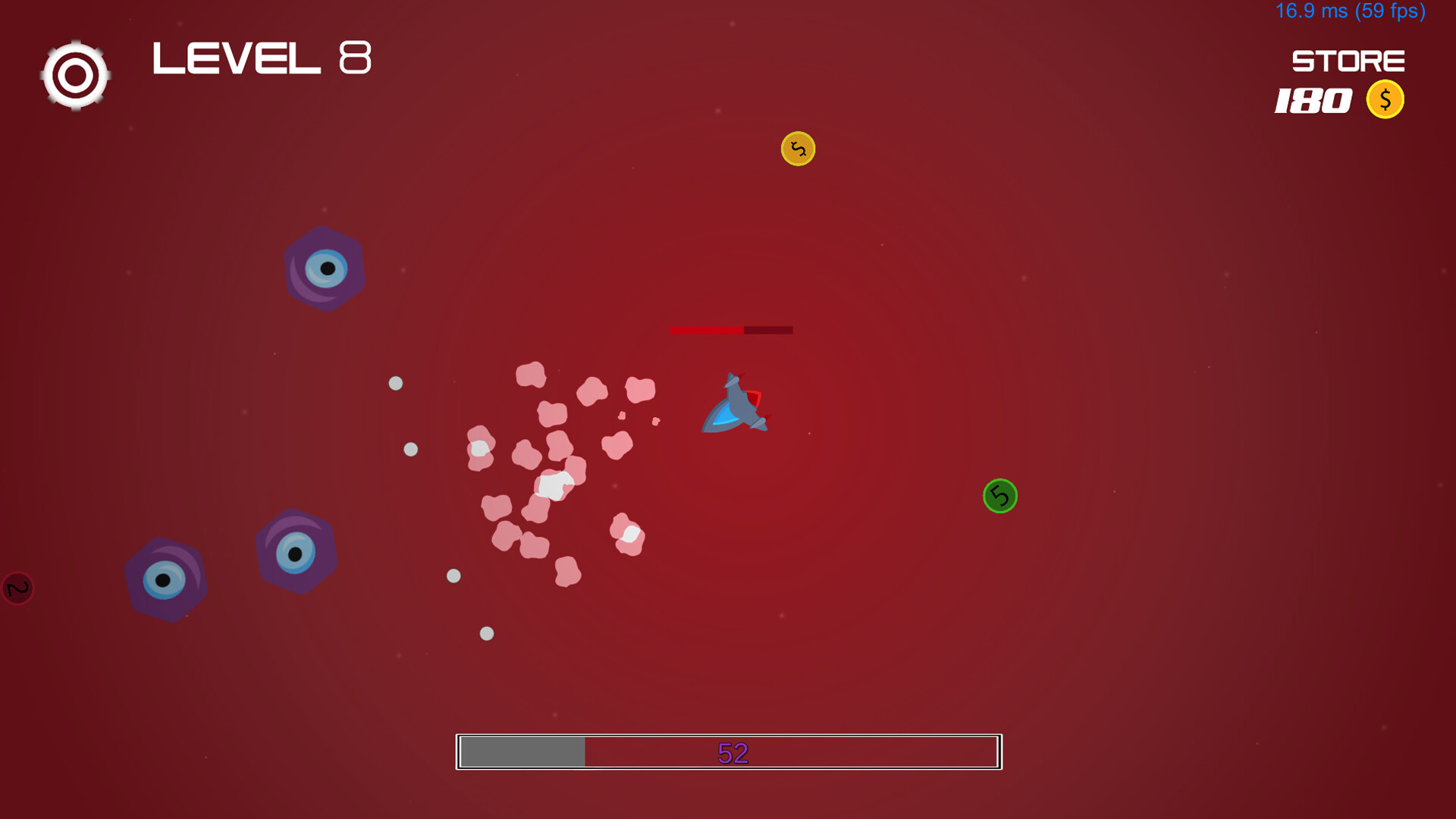Select the gold coin icon beside 180

(1385, 99)
